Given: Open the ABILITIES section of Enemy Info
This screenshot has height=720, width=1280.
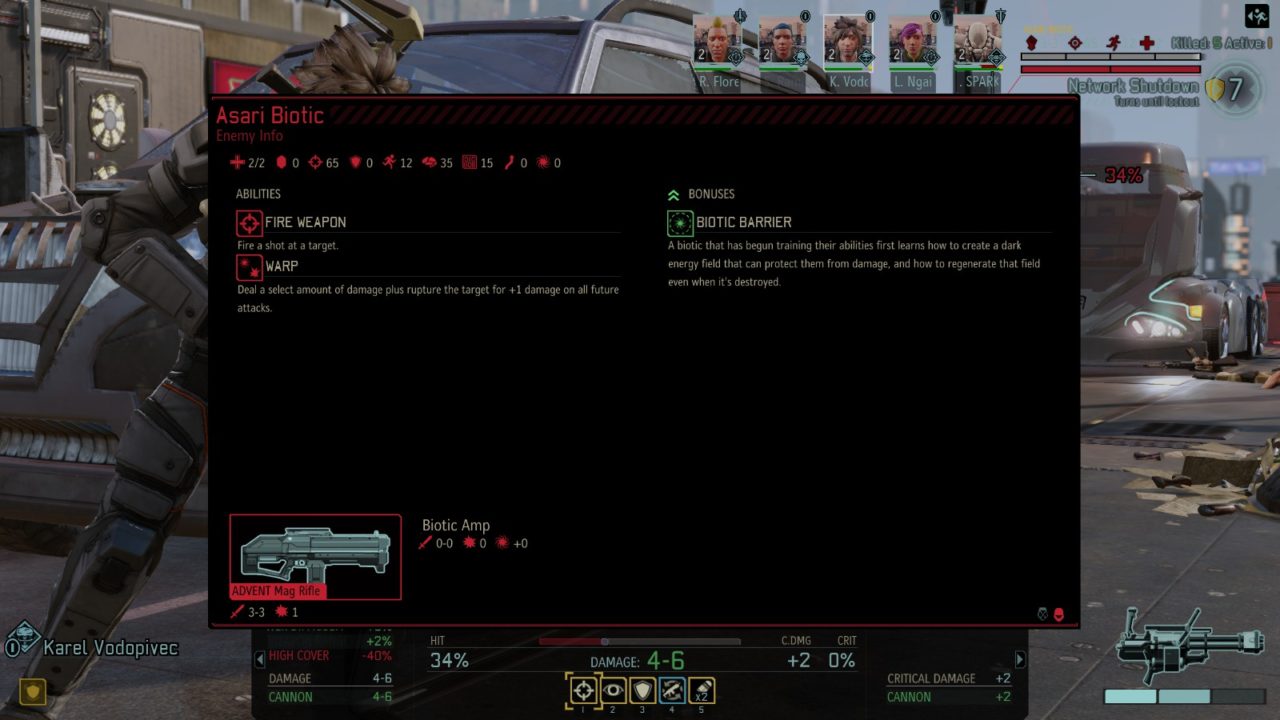Looking at the screenshot, I should click(258, 193).
